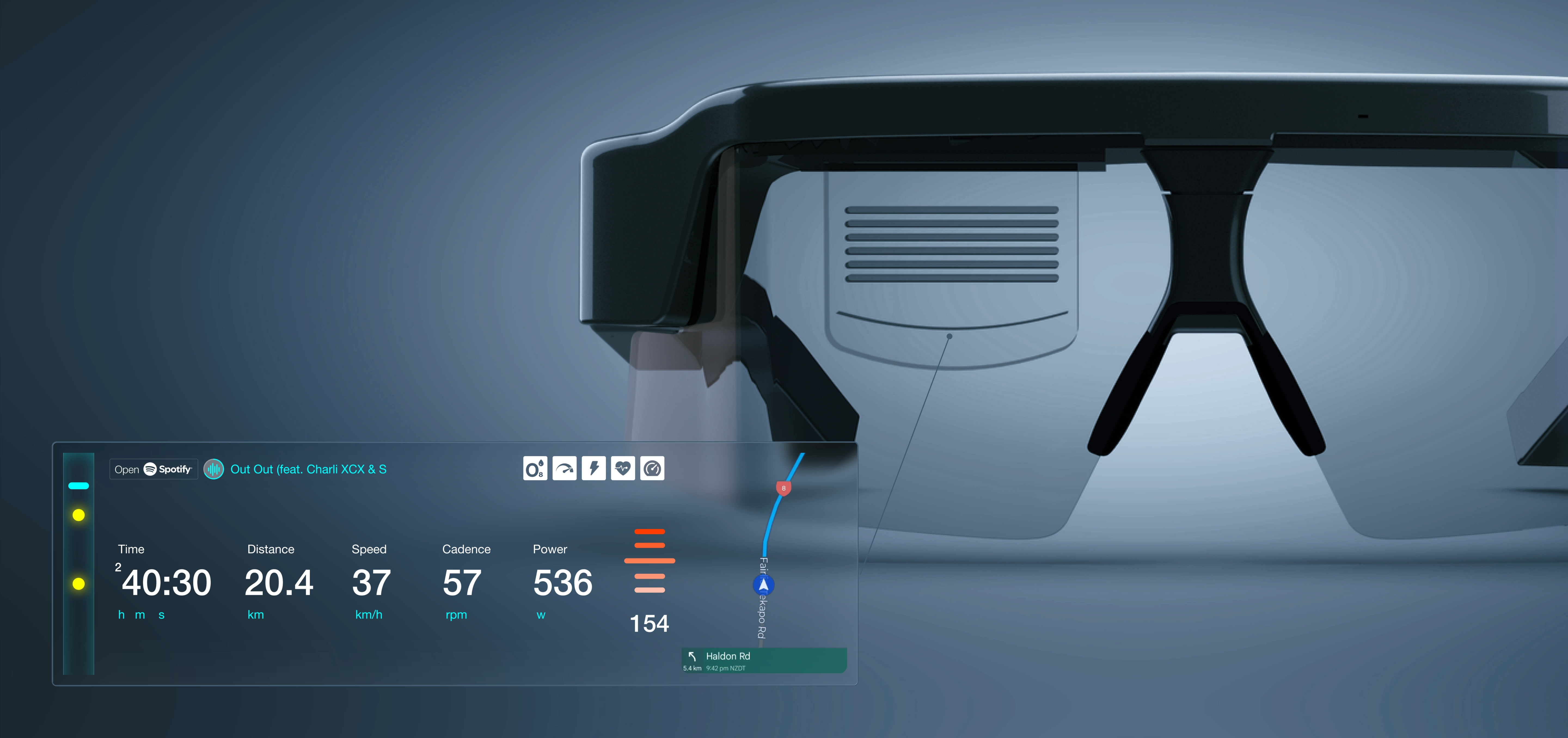This screenshot has height=738, width=1568.
Task: Select the round dial gauge icon
Action: (652, 469)
